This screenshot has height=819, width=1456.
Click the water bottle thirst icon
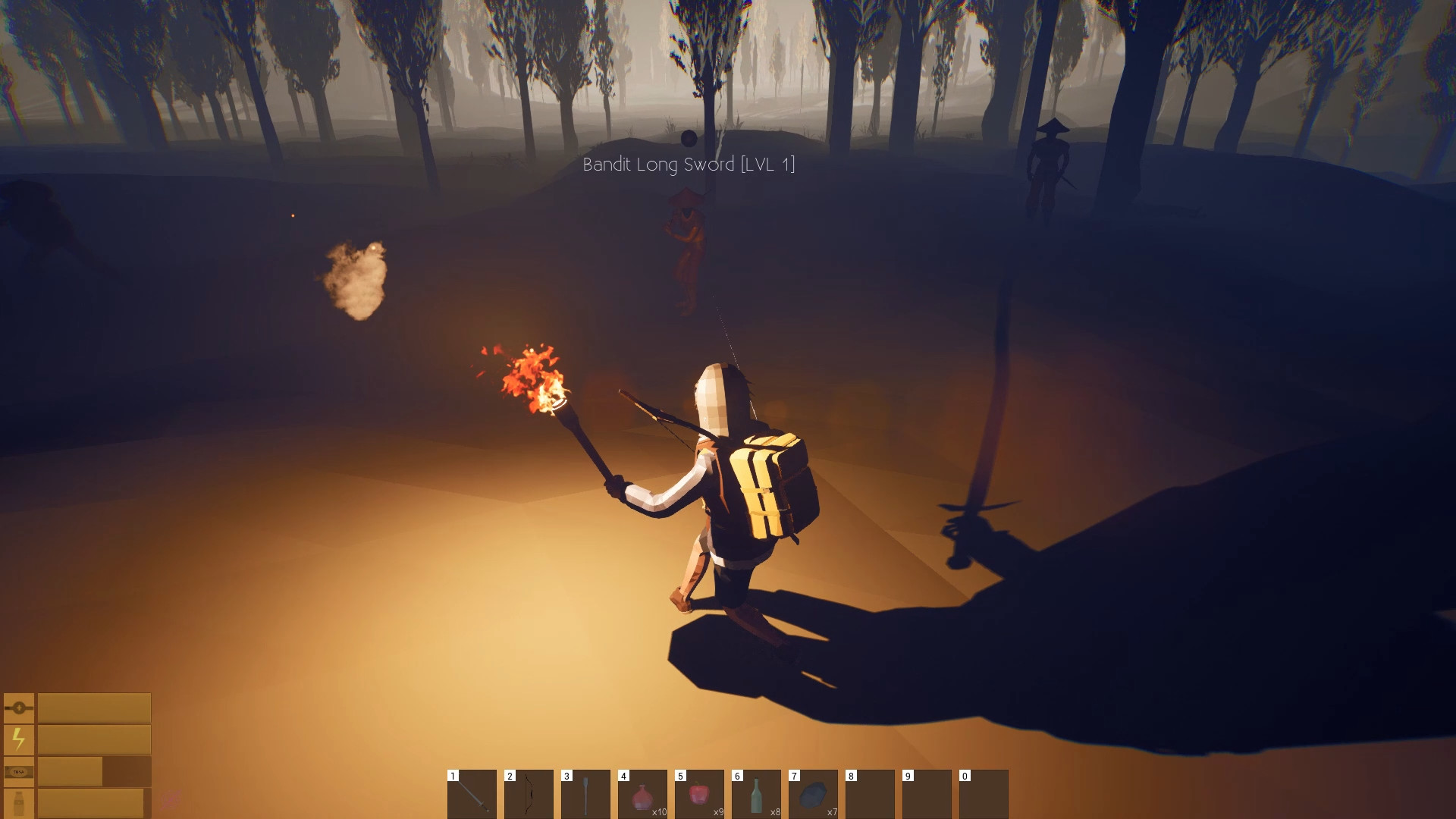pos(19,802)
